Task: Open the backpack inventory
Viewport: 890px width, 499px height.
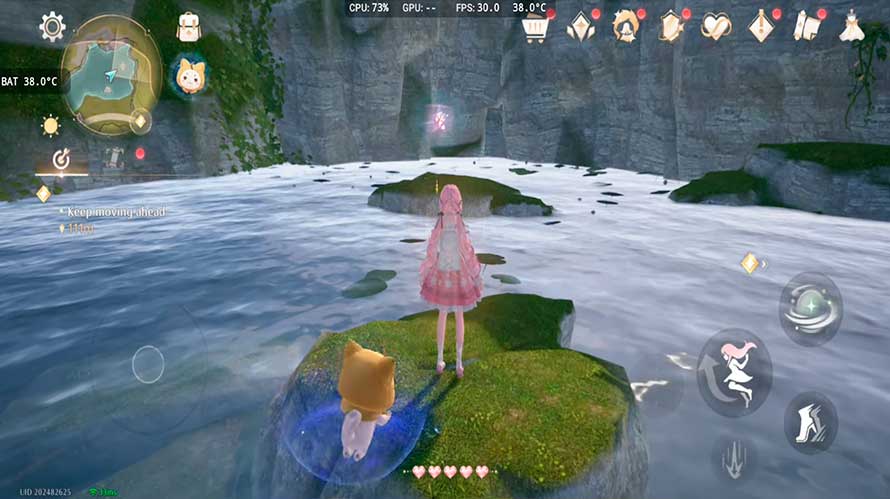Action: click(188, 27)
